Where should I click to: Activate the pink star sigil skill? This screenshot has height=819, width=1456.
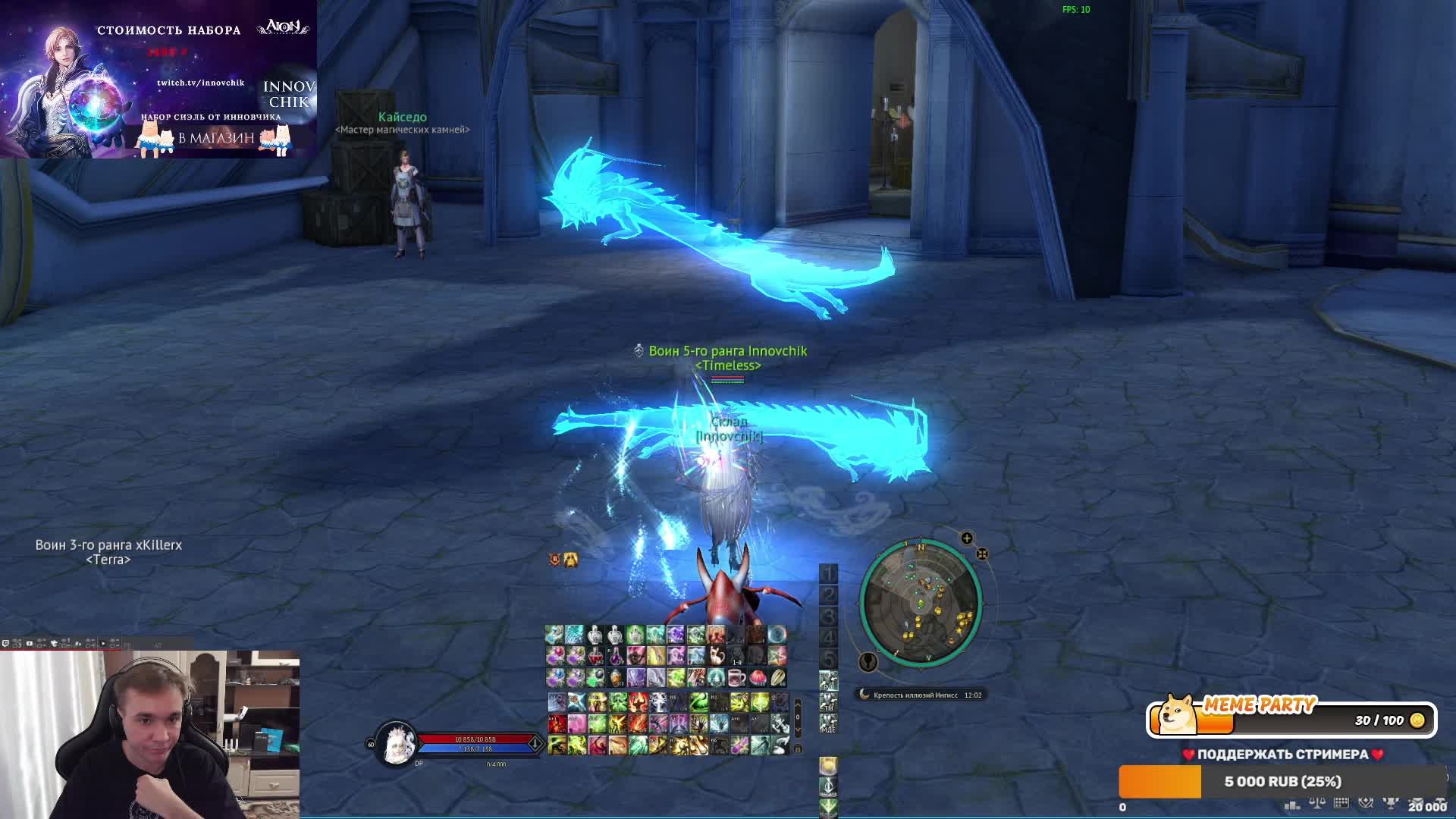pos(777,656)
